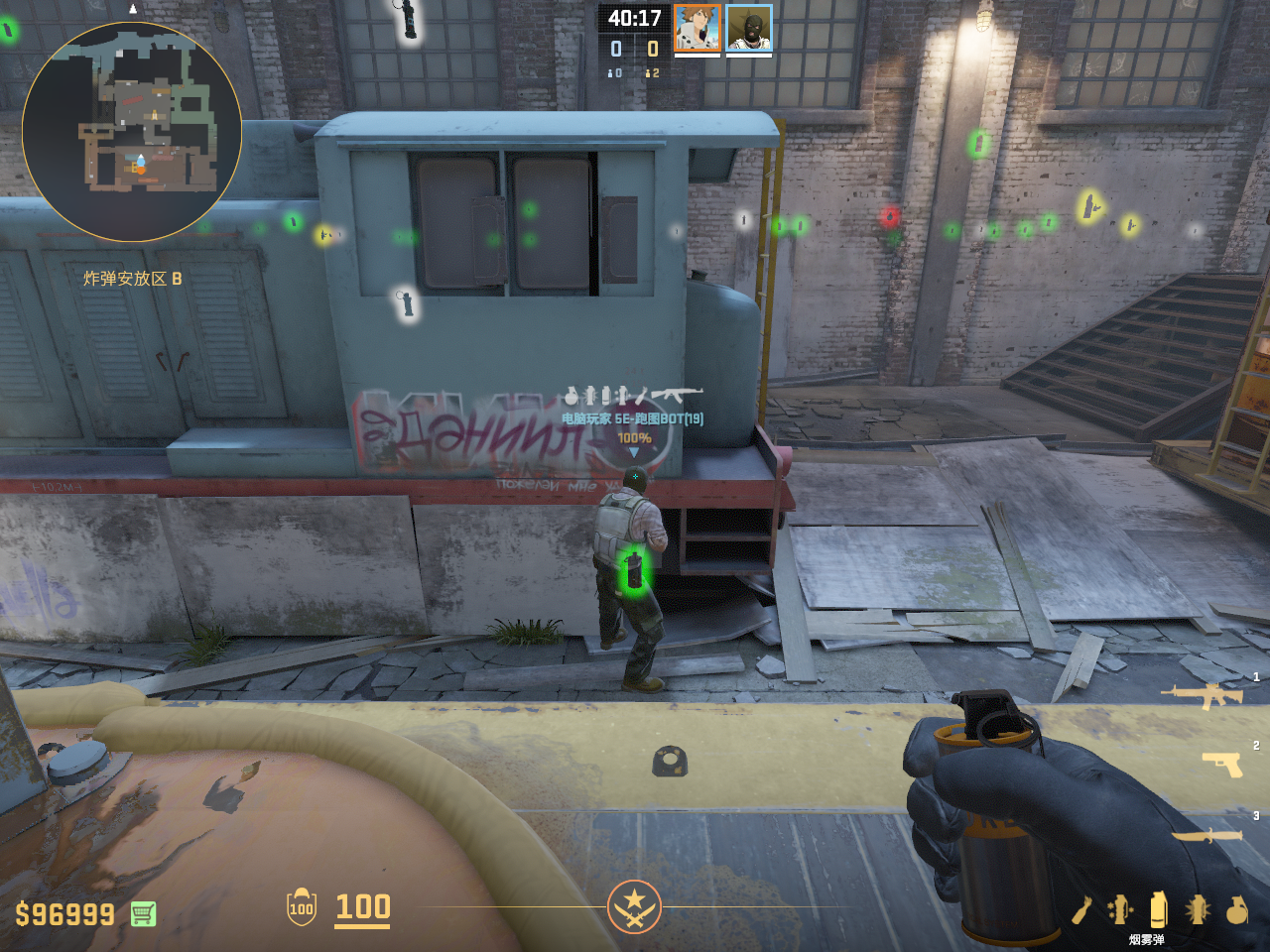Select the HE grenade icon
This screenshot has height=952, width=1270.
pos(1236,909)
